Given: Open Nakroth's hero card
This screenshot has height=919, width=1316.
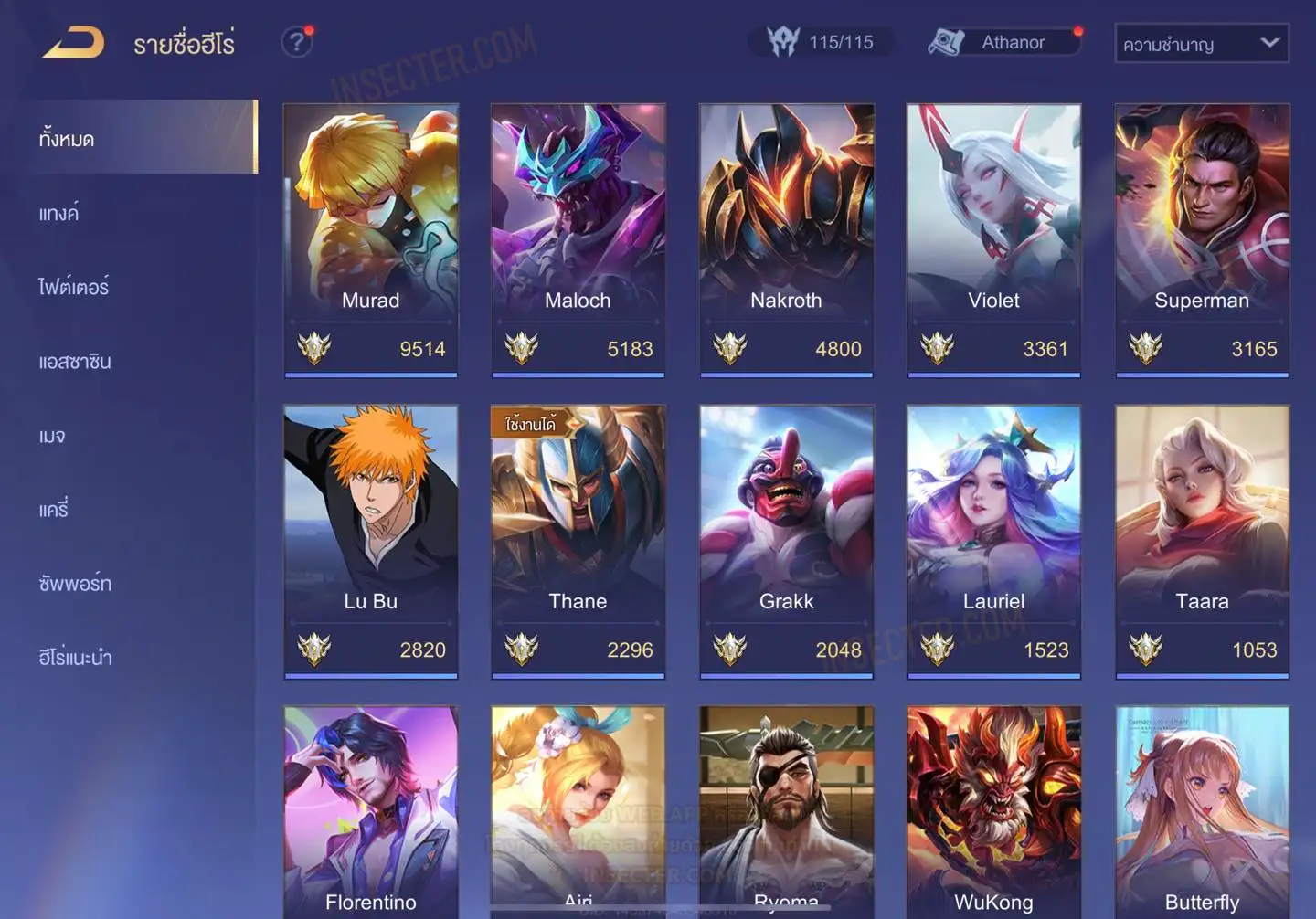Looking at the screenshot, I should tap(786, 238).
